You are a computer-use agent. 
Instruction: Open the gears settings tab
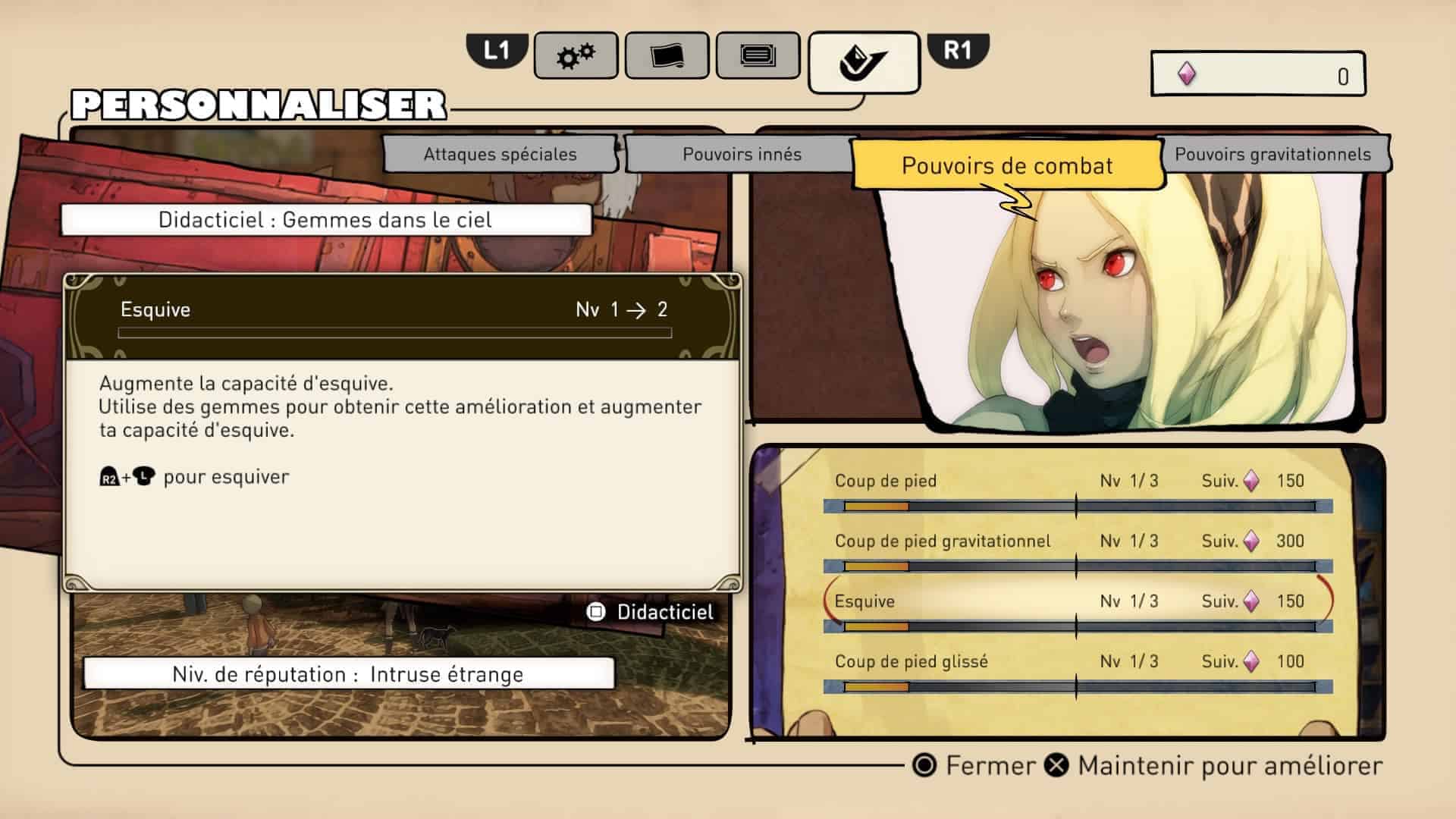click(x=576, y=55)
